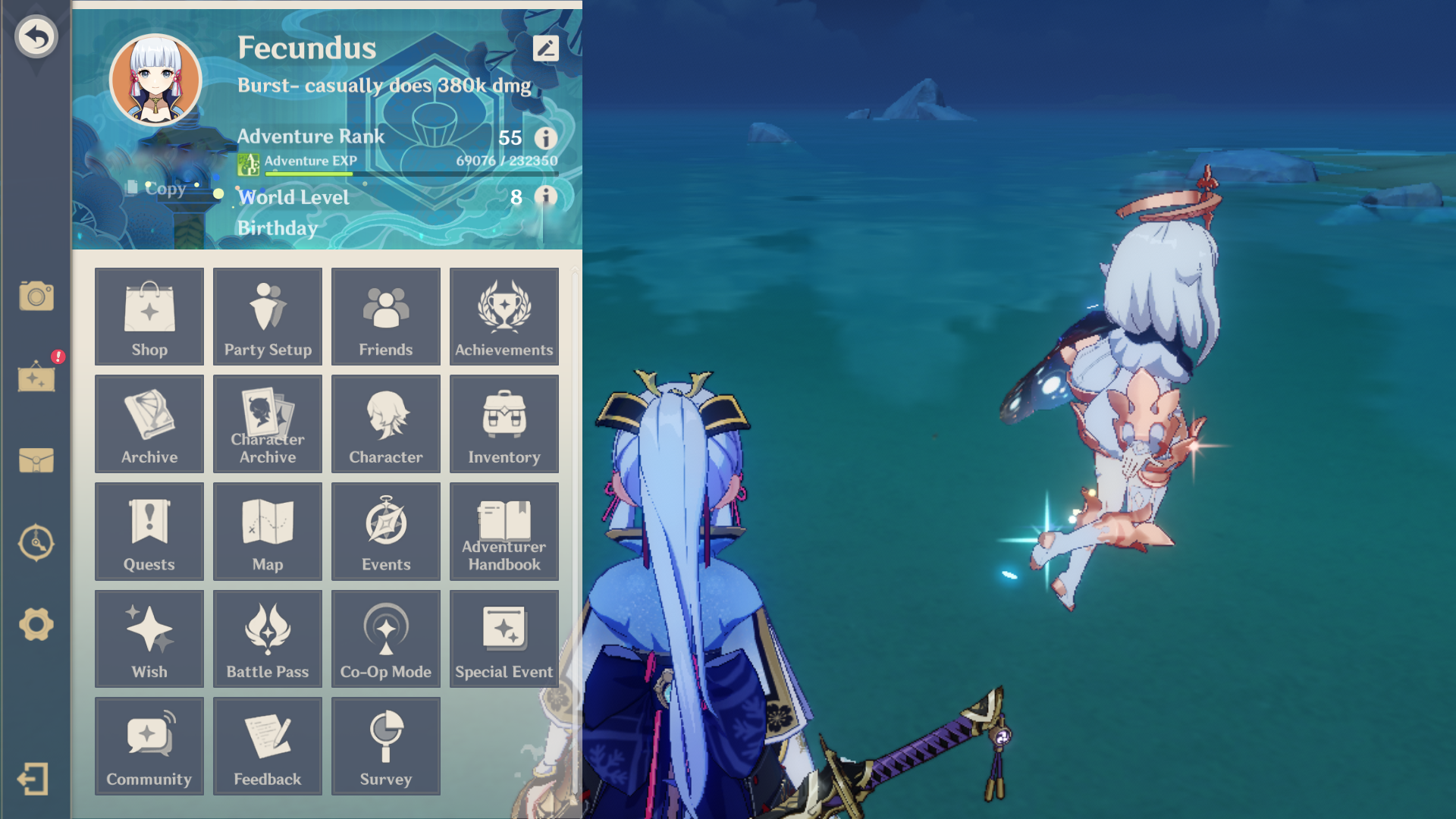Image resolution: width=1456 pixels, height=819 pixels.
Task: Open the Wish menu
Action: coord(149,639)
